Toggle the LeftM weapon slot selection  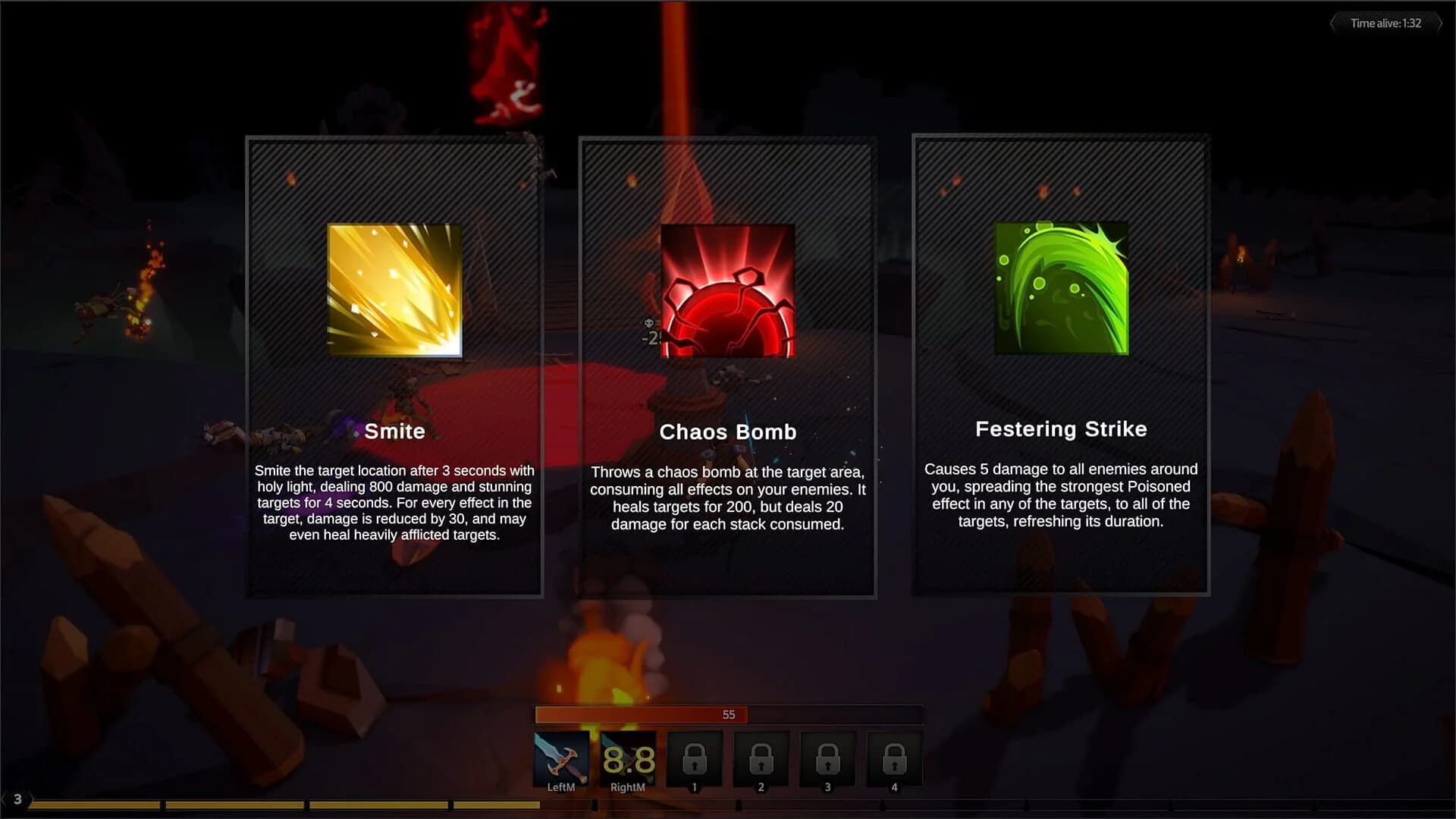coord(561,759)
